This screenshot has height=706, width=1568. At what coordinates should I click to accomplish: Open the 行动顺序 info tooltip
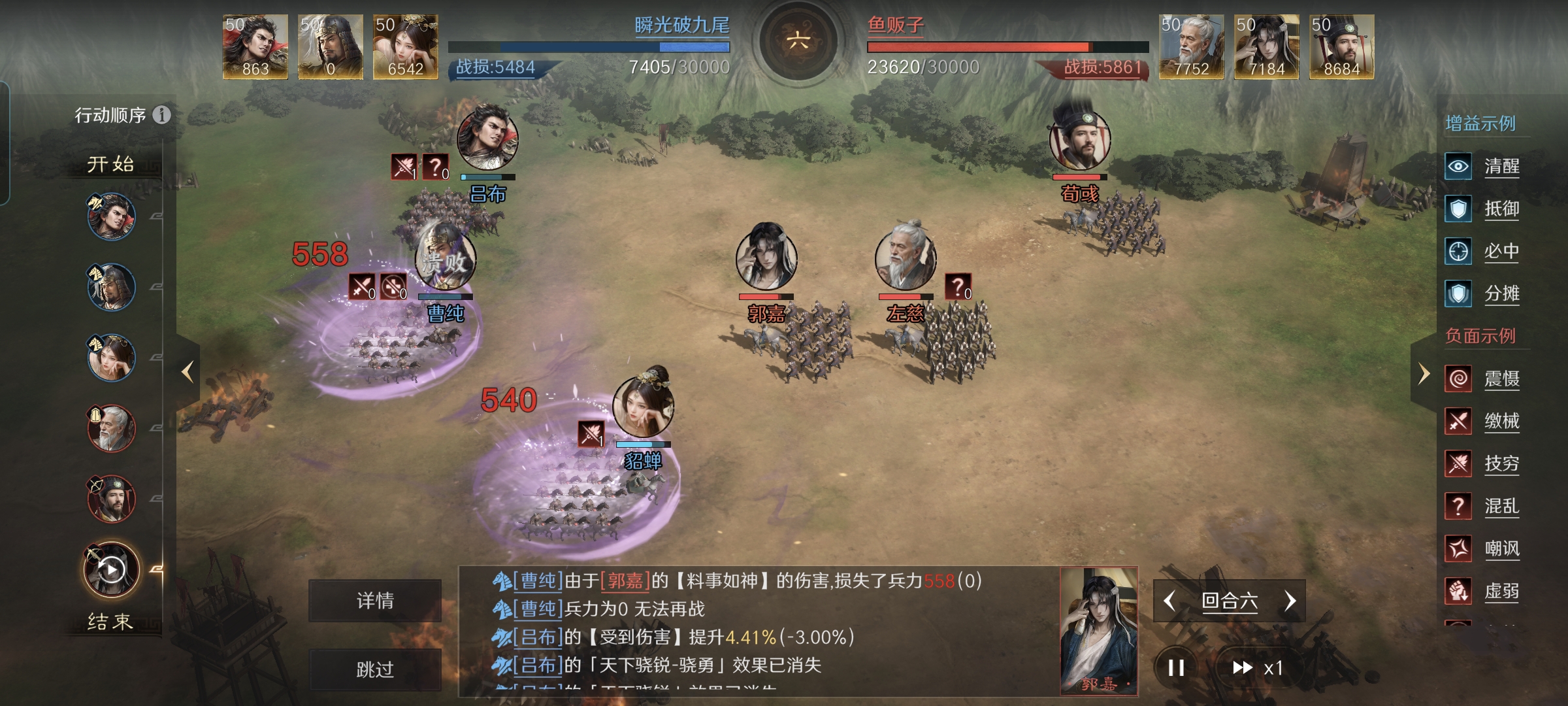point(161,116)
